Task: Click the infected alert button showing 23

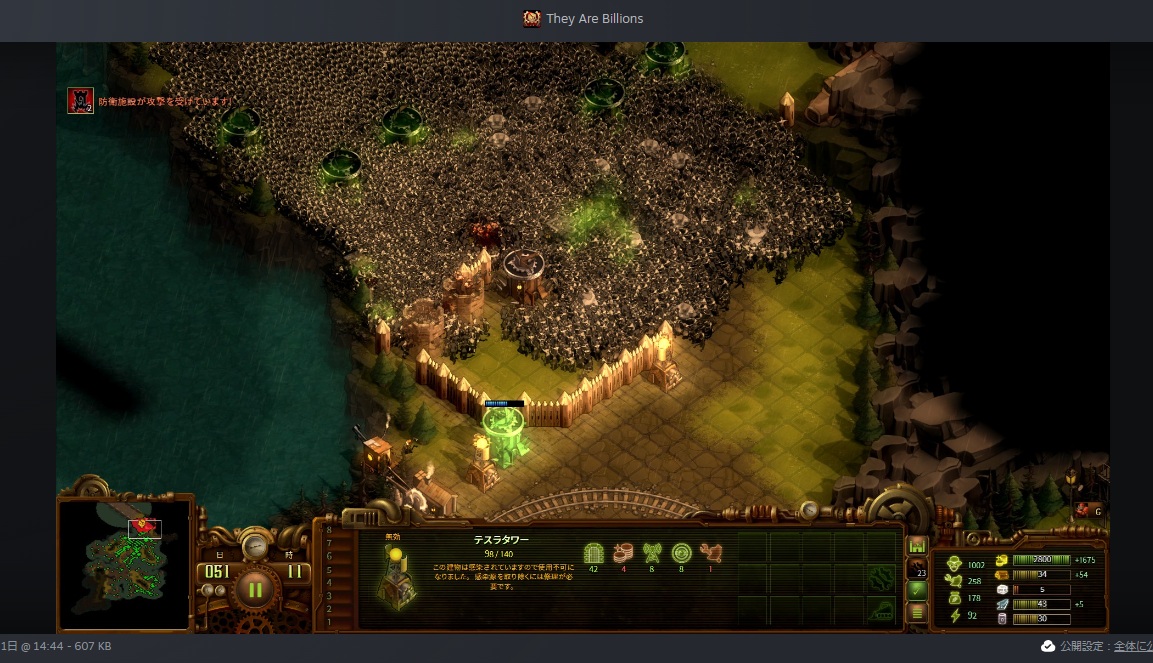Action: [916, 568]
